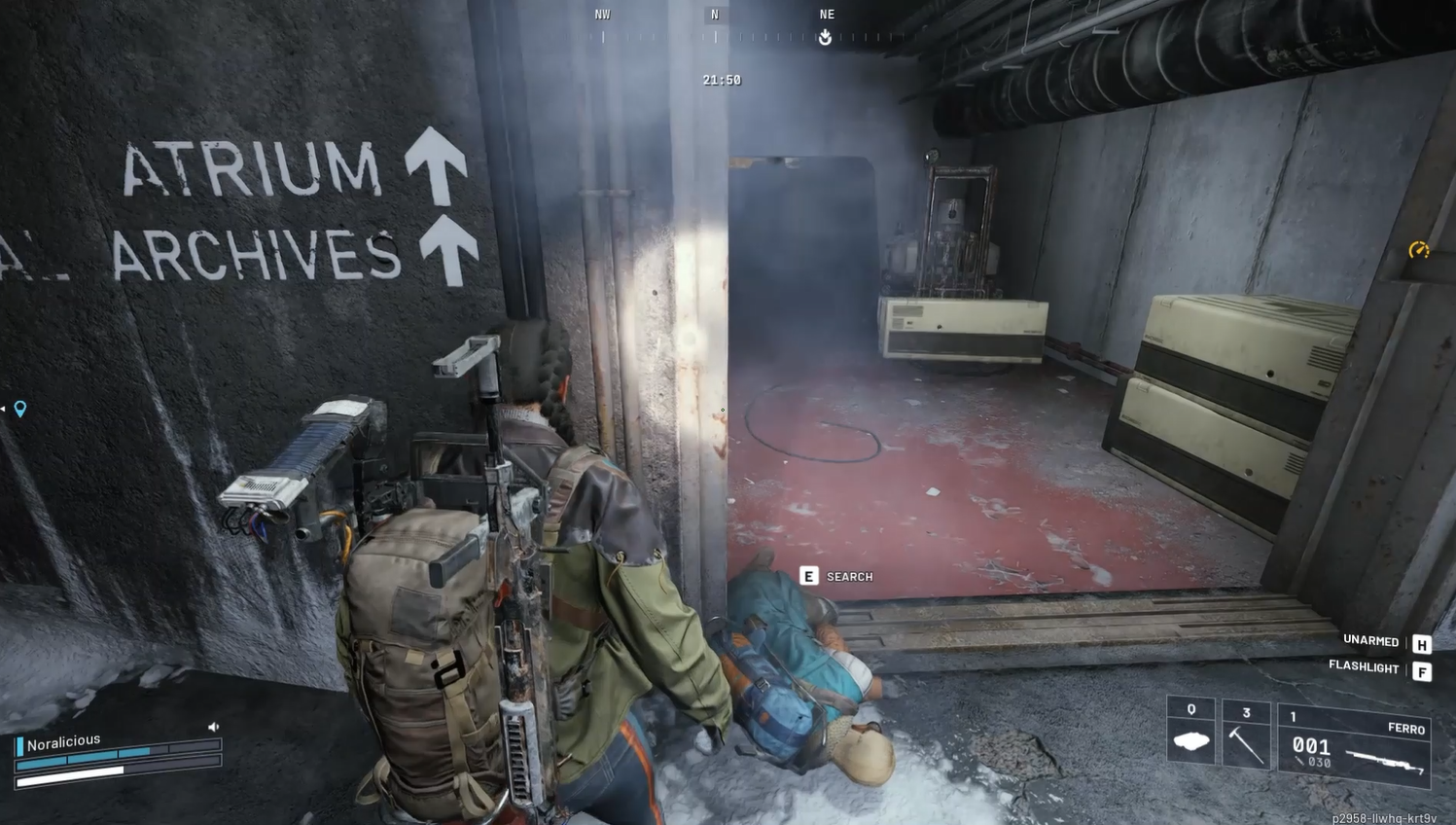Select the pickaxe tool slot
Image resolution: width=1456 pixels, height=825 pixels.
1246,735
